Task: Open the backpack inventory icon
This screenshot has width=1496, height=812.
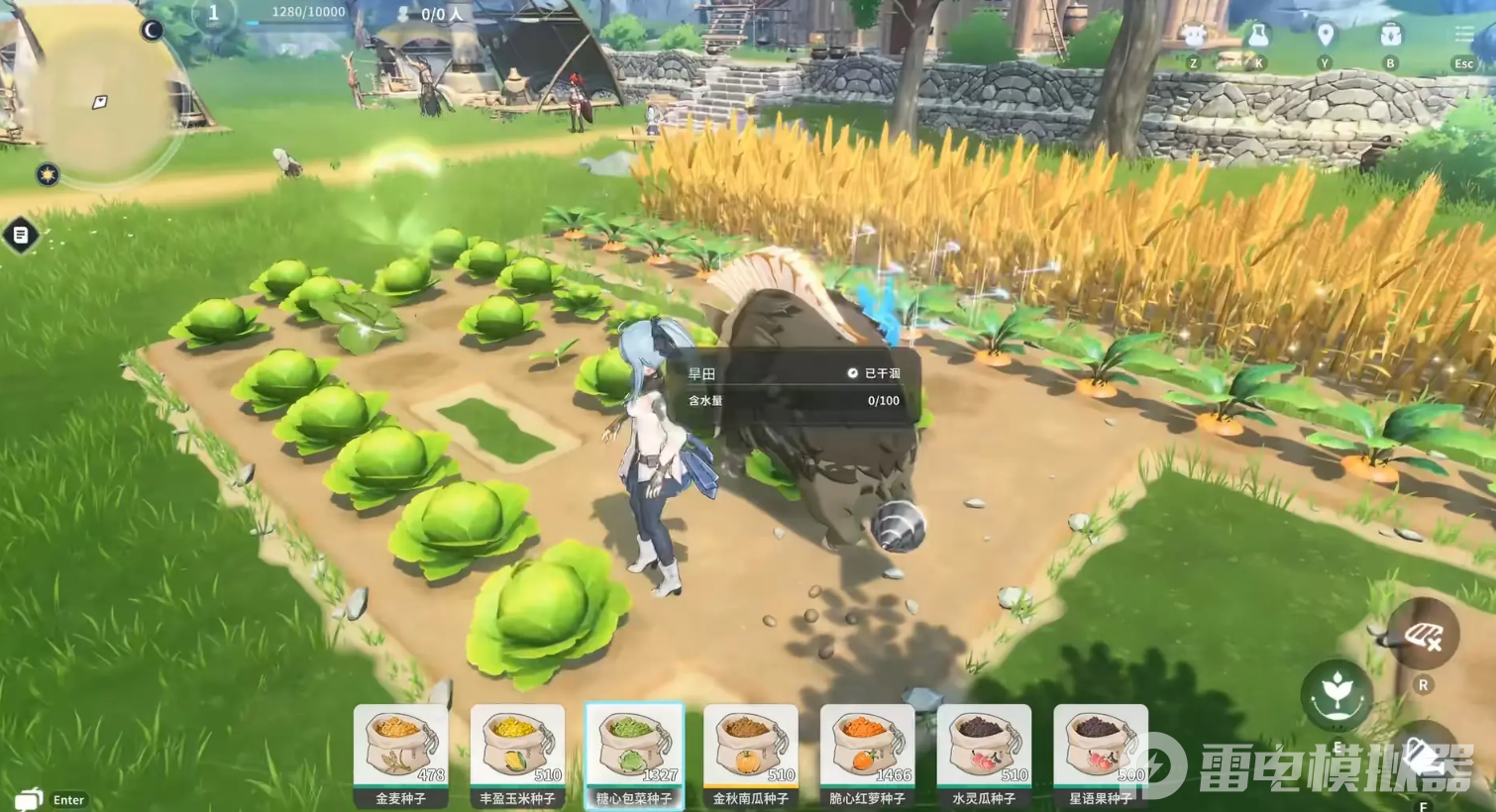Action: coord(1390,37)
